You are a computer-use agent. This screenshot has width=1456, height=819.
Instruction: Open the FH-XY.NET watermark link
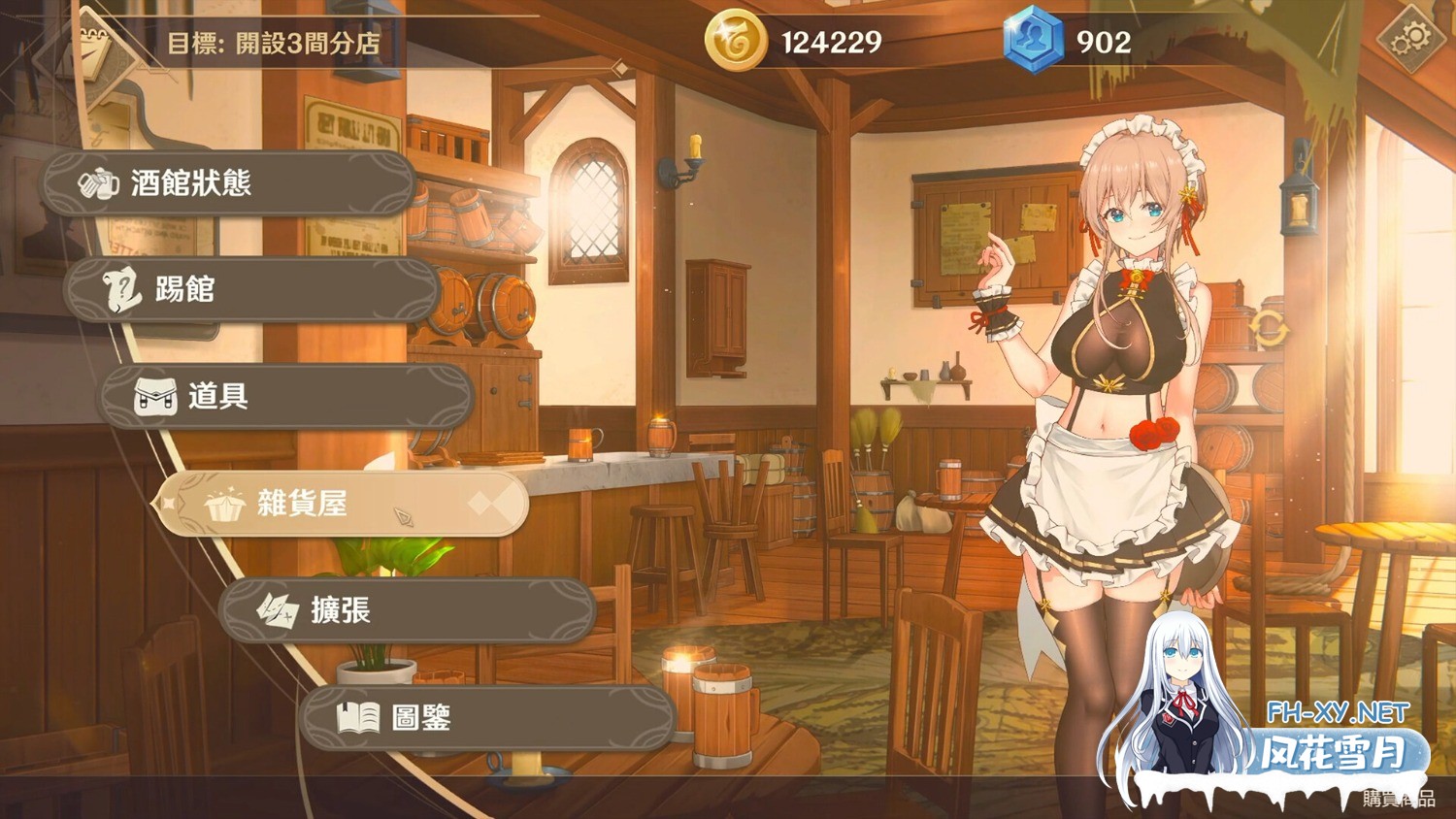(1338, 713)
